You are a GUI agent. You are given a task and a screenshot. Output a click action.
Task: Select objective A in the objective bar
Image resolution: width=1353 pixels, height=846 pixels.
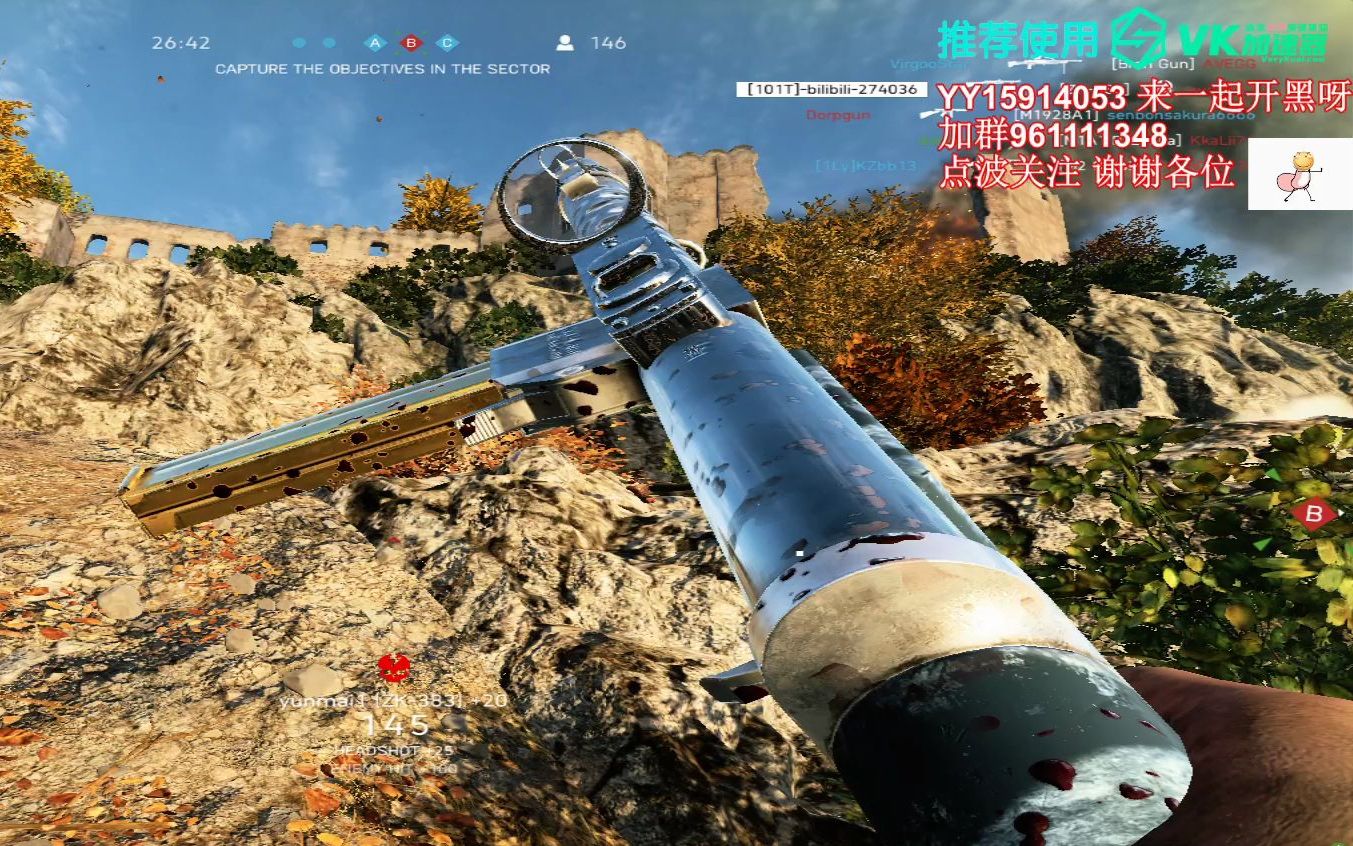(x=375, y=43)
